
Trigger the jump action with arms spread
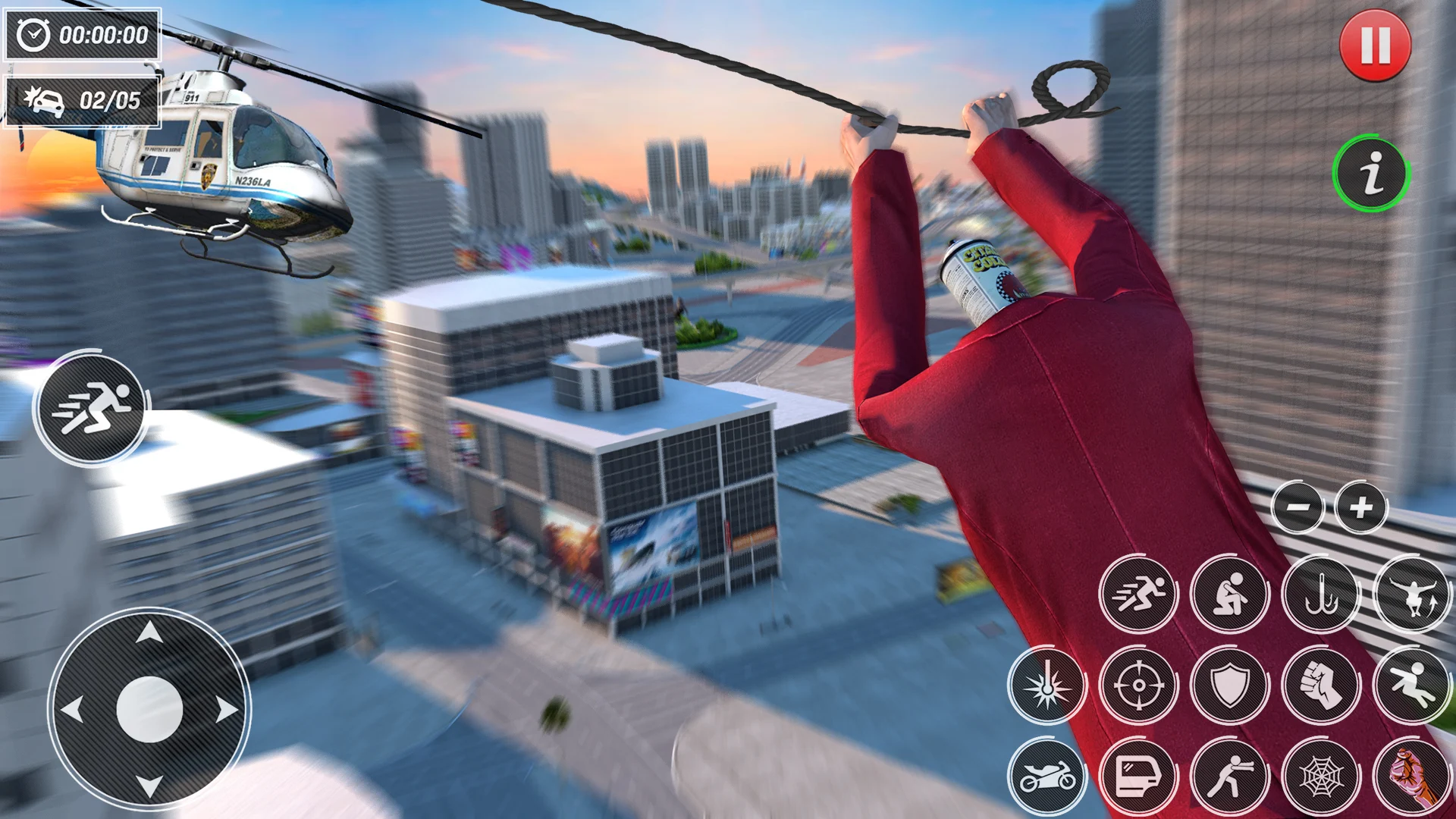(1412, 594)
